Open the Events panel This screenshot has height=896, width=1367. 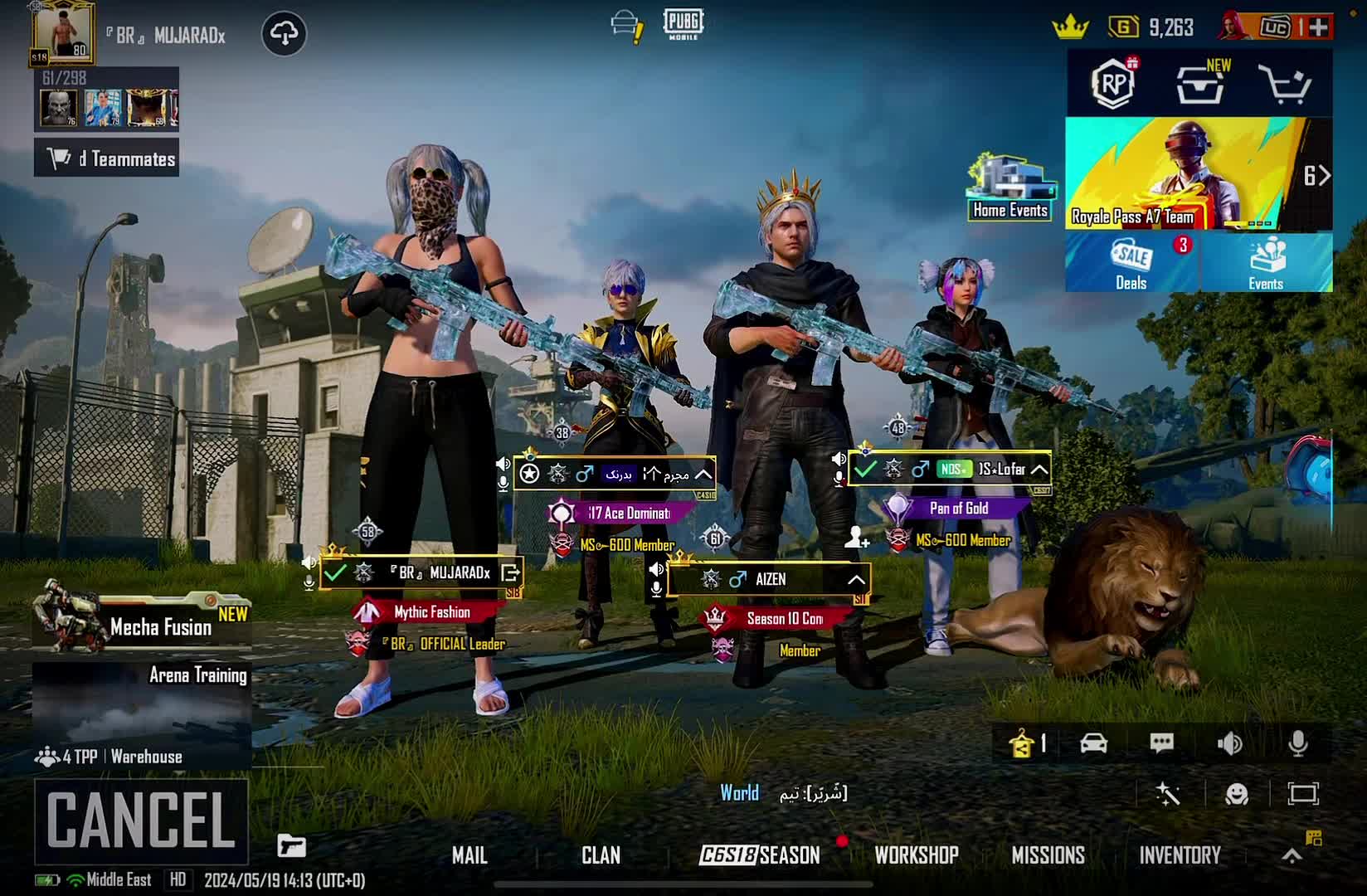tap(1266, 263)
